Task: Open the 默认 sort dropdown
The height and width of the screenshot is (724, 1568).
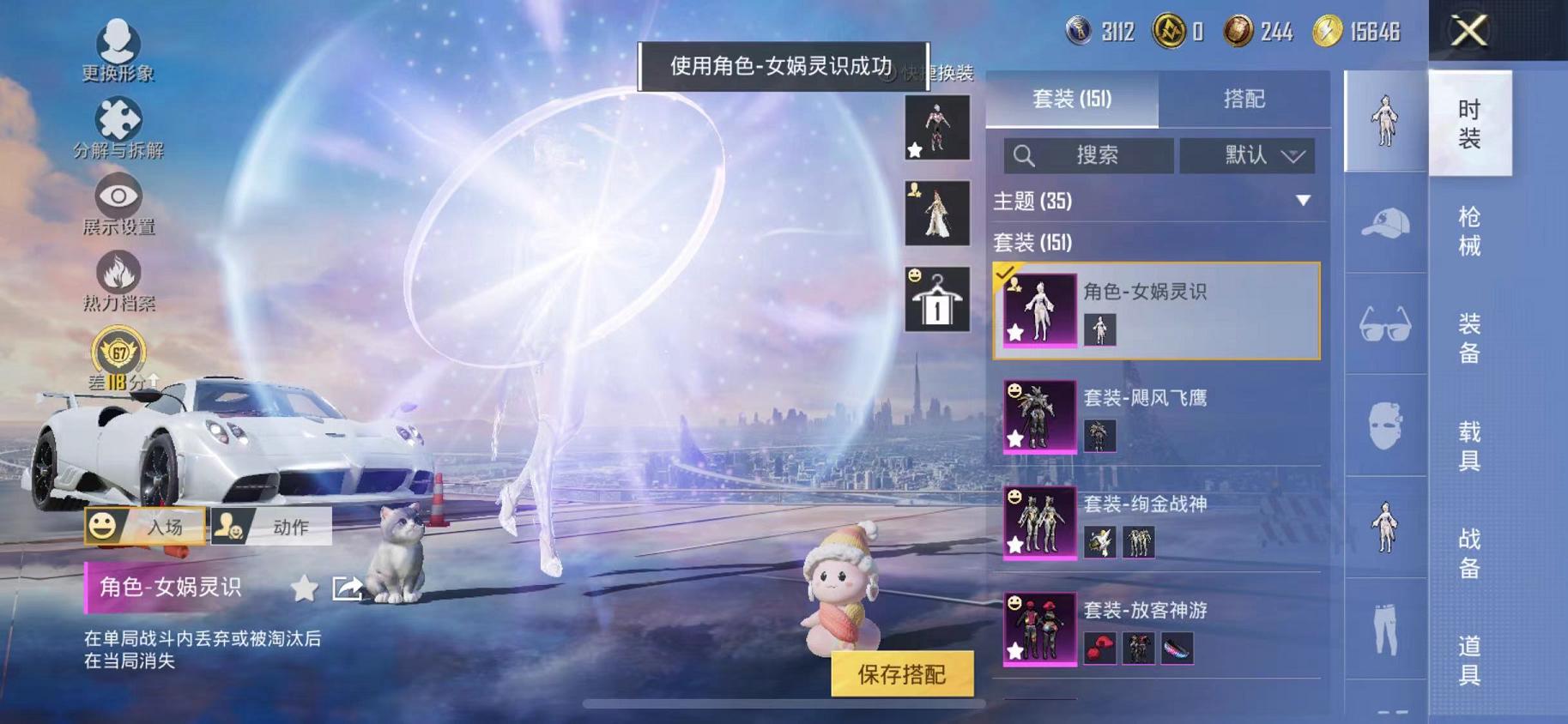Action: coord(1249,155)
